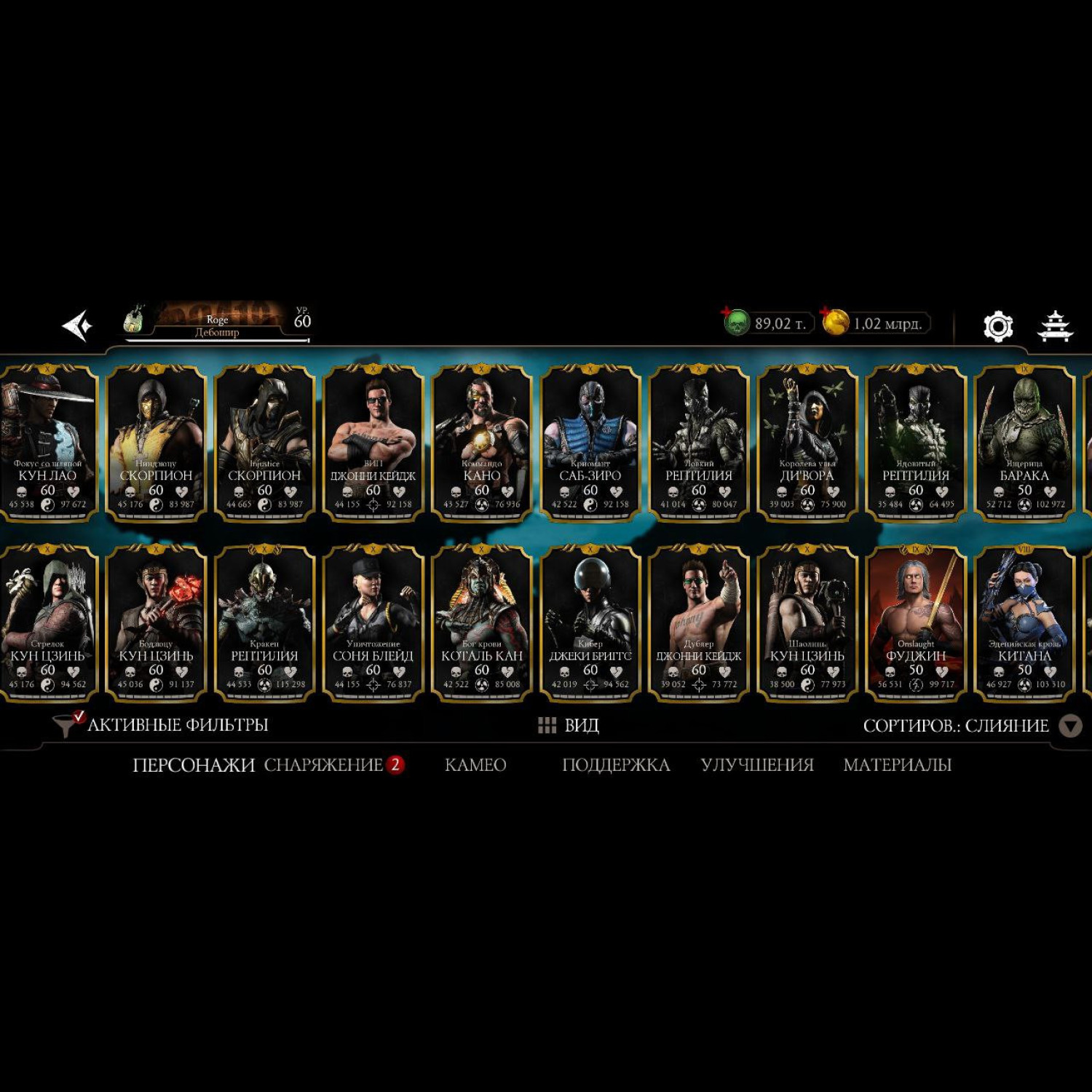Open the ПОДДЕРЖКА support tab
Viewport: 1092px width, 1092px height.
[x=616, y=765]
